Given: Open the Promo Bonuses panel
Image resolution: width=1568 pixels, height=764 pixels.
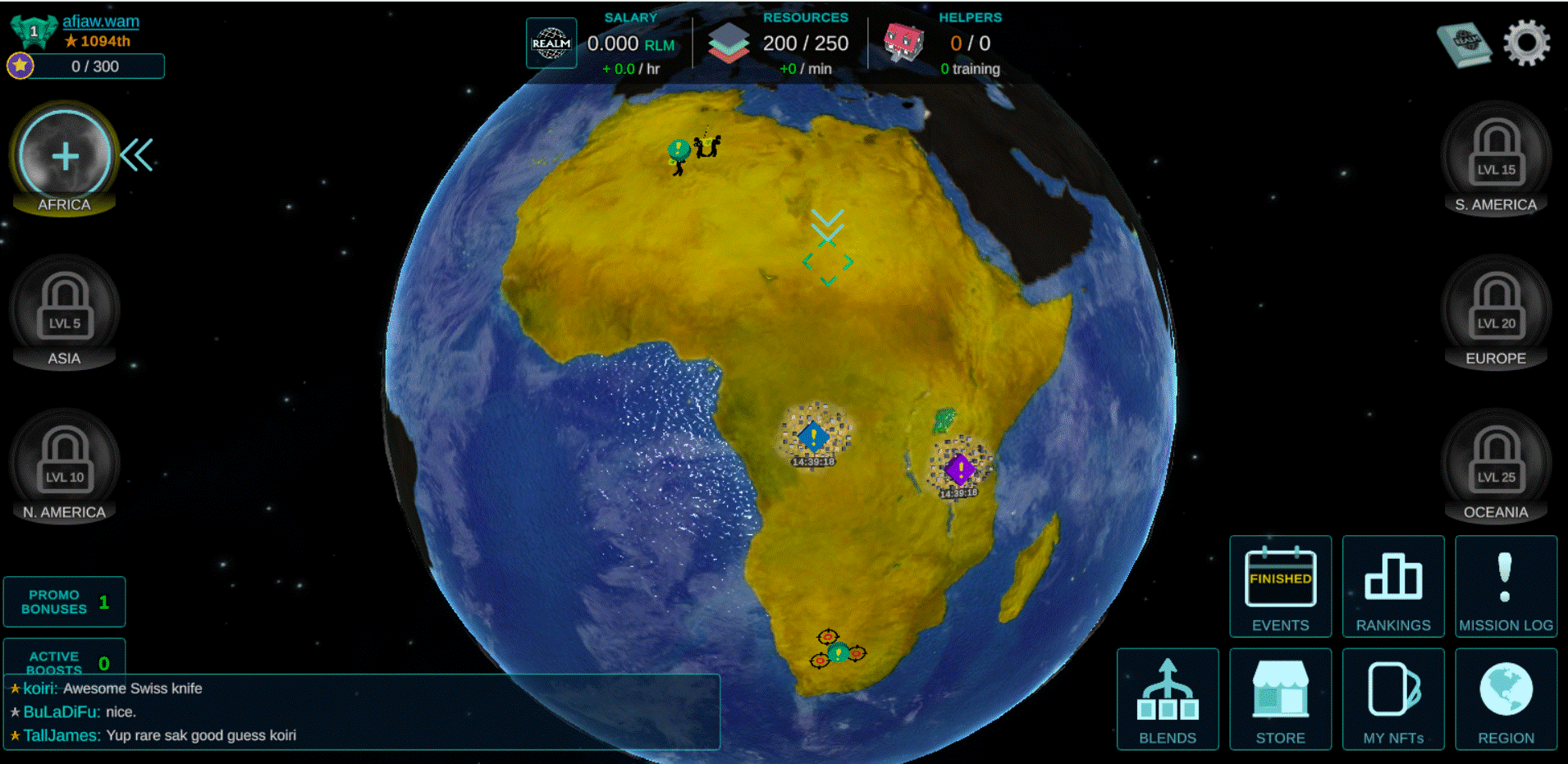Looking at the screenshot, I should pos(65,602).
